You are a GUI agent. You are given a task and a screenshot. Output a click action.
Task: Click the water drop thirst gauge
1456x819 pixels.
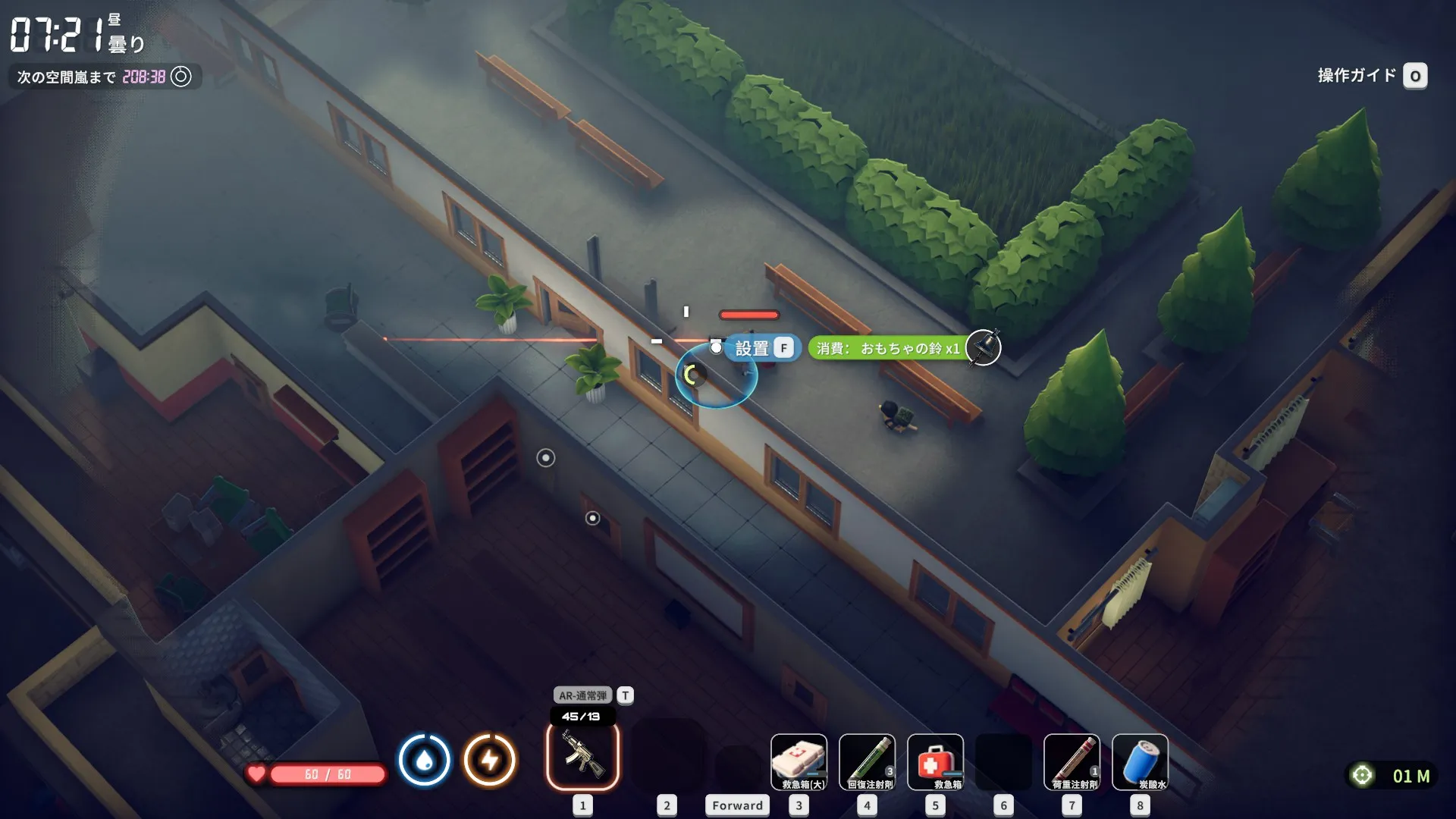(x=424, y=760)
